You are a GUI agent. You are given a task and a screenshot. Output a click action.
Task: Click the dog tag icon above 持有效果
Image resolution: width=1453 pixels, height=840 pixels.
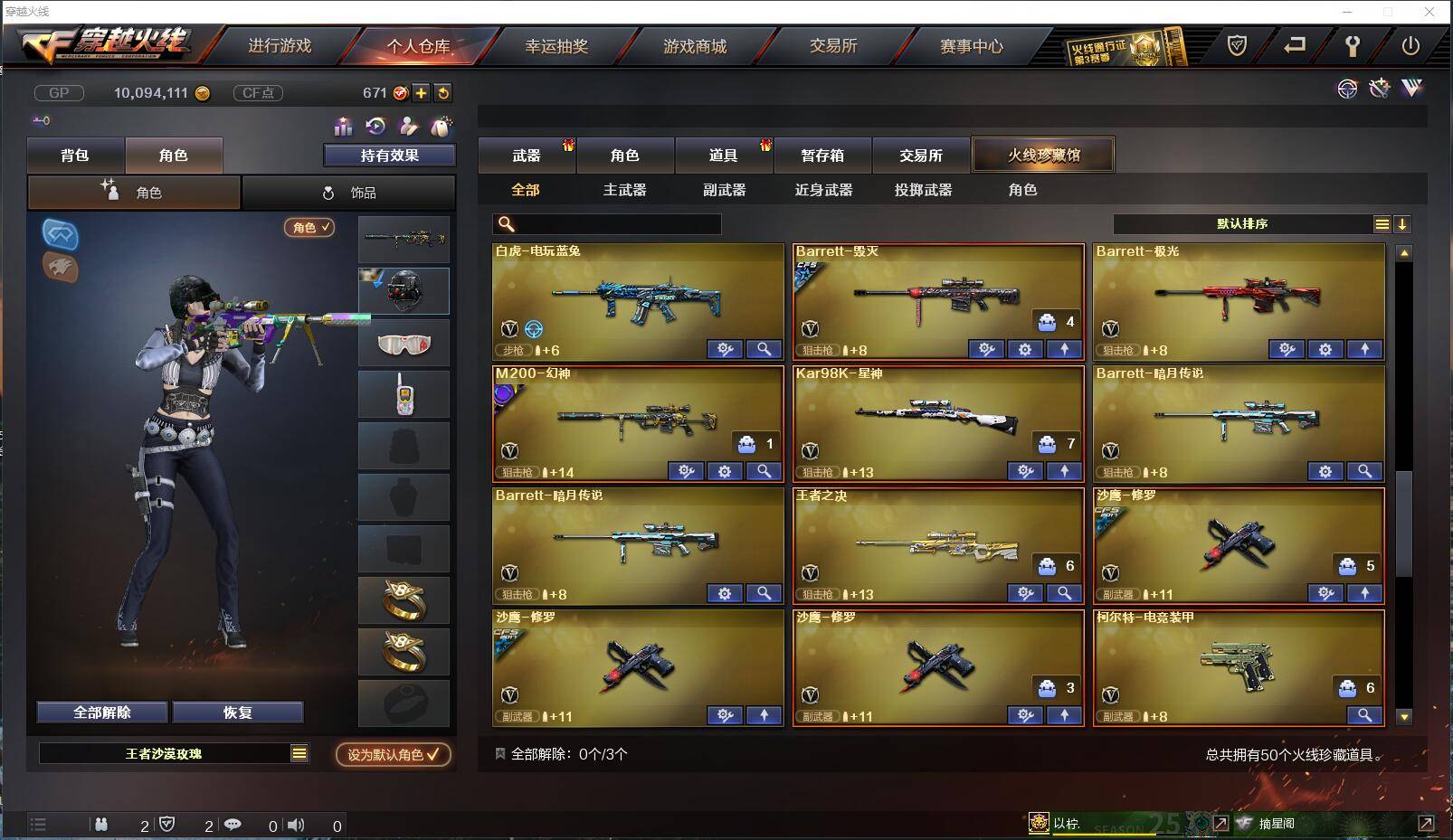point(442,127)
